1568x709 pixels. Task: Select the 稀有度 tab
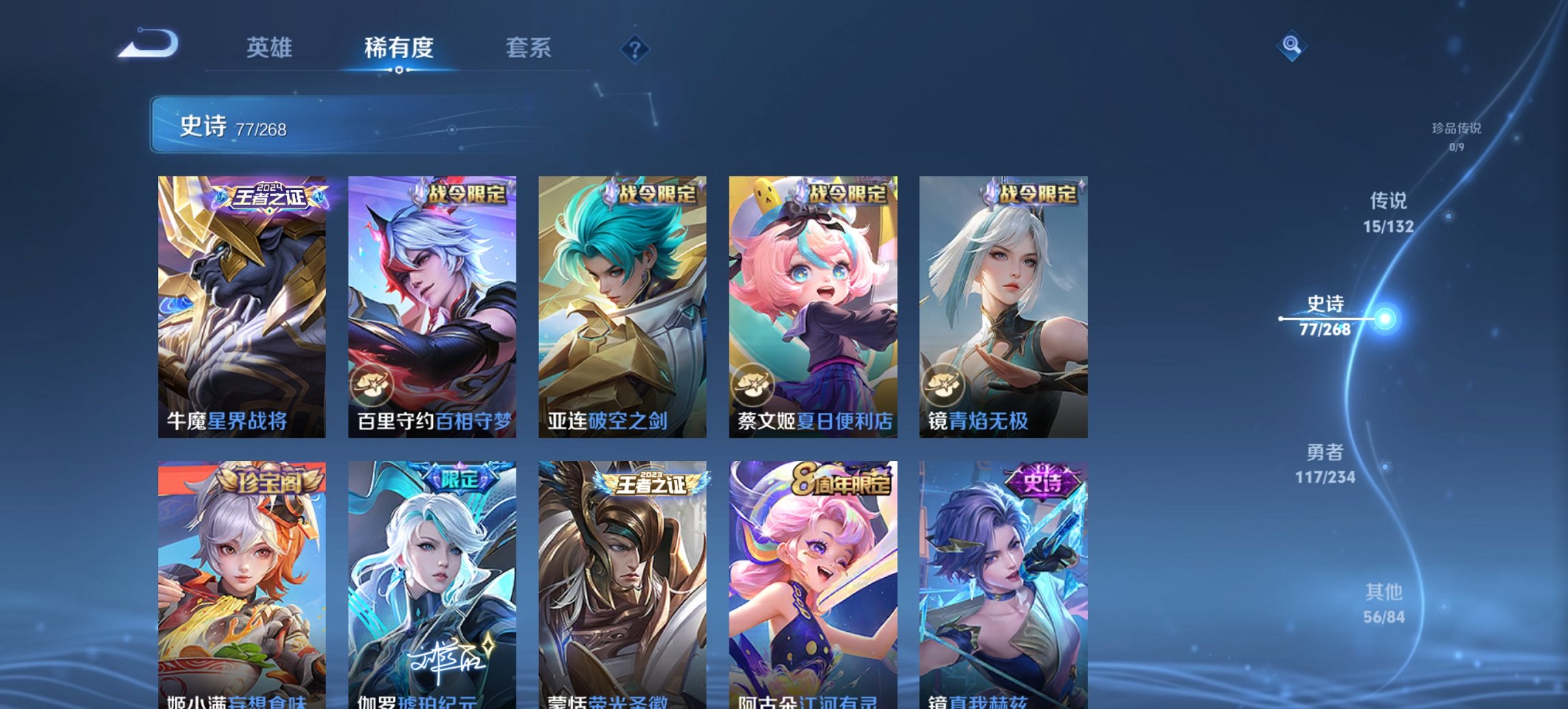pyautogui.click(x=397, y=48)
